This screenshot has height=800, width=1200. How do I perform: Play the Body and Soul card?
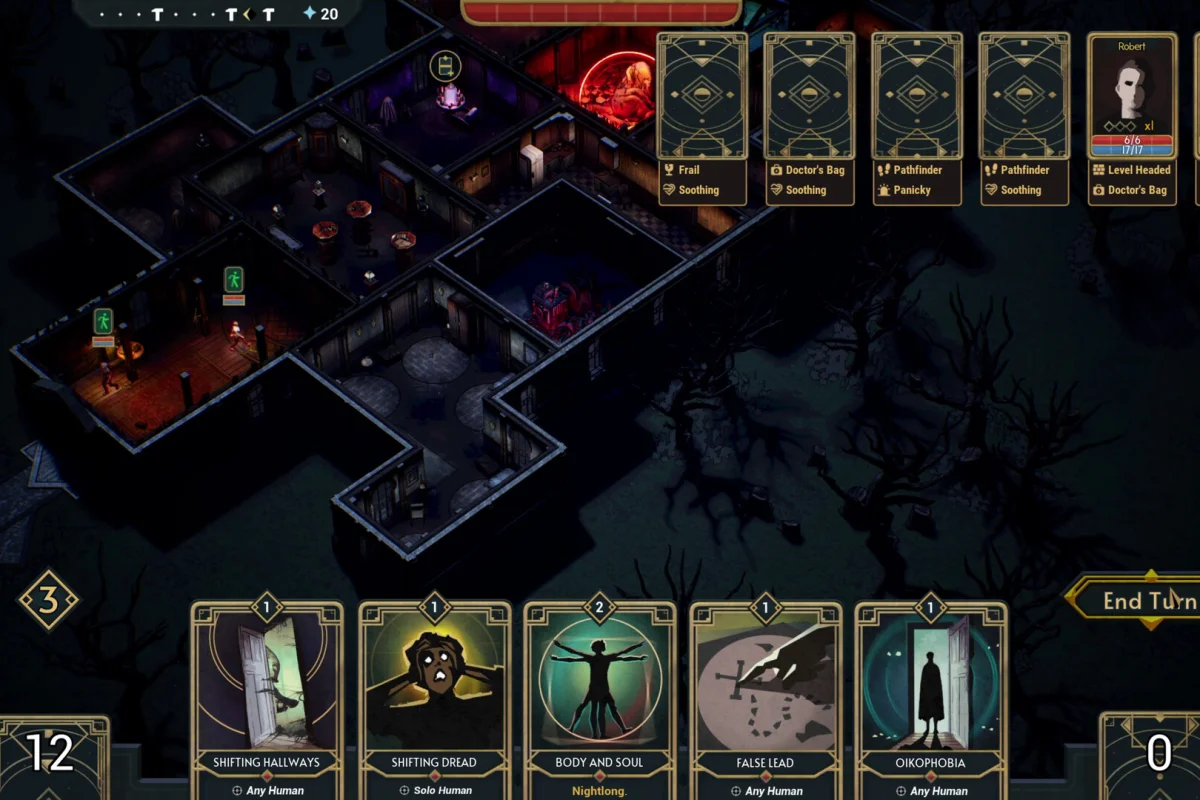click(x=600, y=690)
